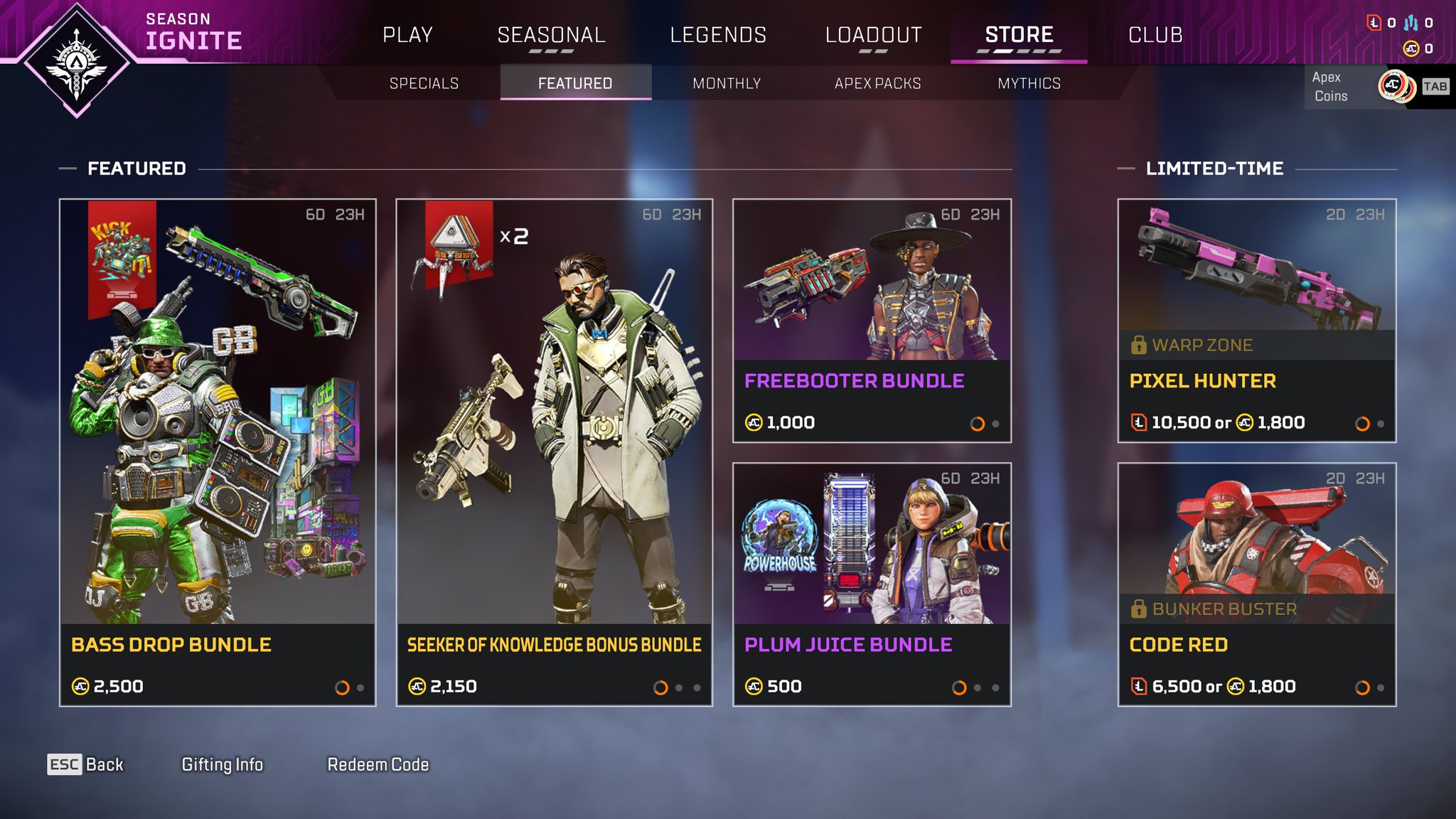Viewport: 1456px width, 819px height.
Task: Click the Redeem Code option
Action: coord(378,764)
